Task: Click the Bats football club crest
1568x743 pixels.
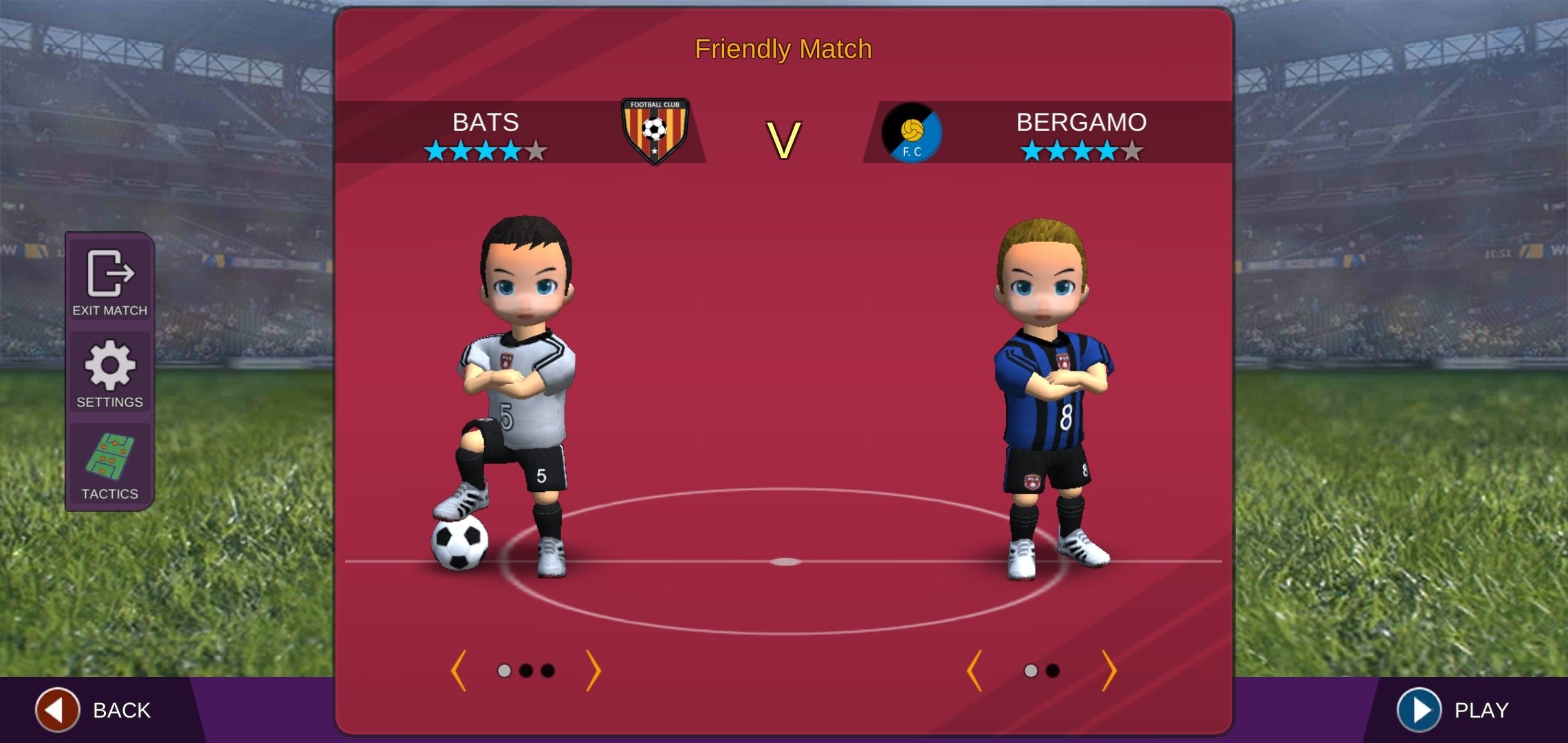Action: coord(654,131)
